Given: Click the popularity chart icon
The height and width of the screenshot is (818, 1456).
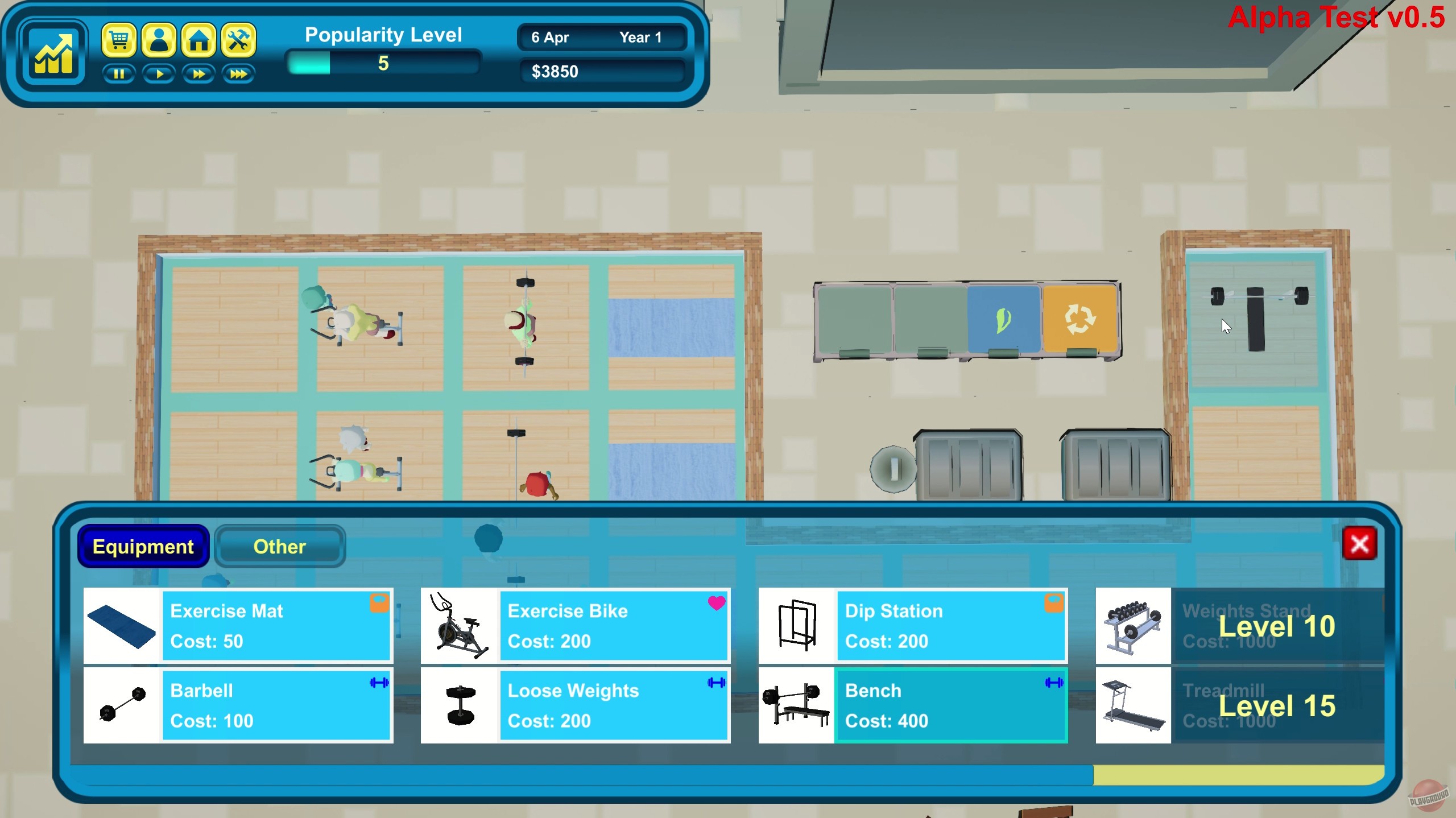Looking at the screenshot, I should click(53, 53).
